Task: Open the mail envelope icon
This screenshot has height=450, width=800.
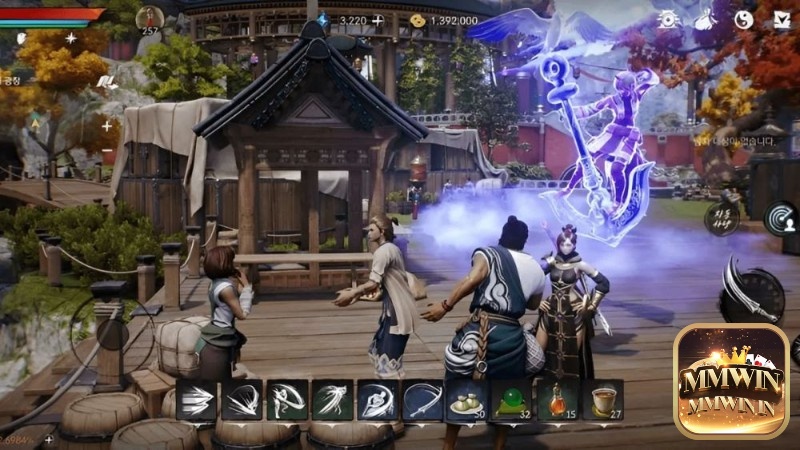Action: [781, 19]
